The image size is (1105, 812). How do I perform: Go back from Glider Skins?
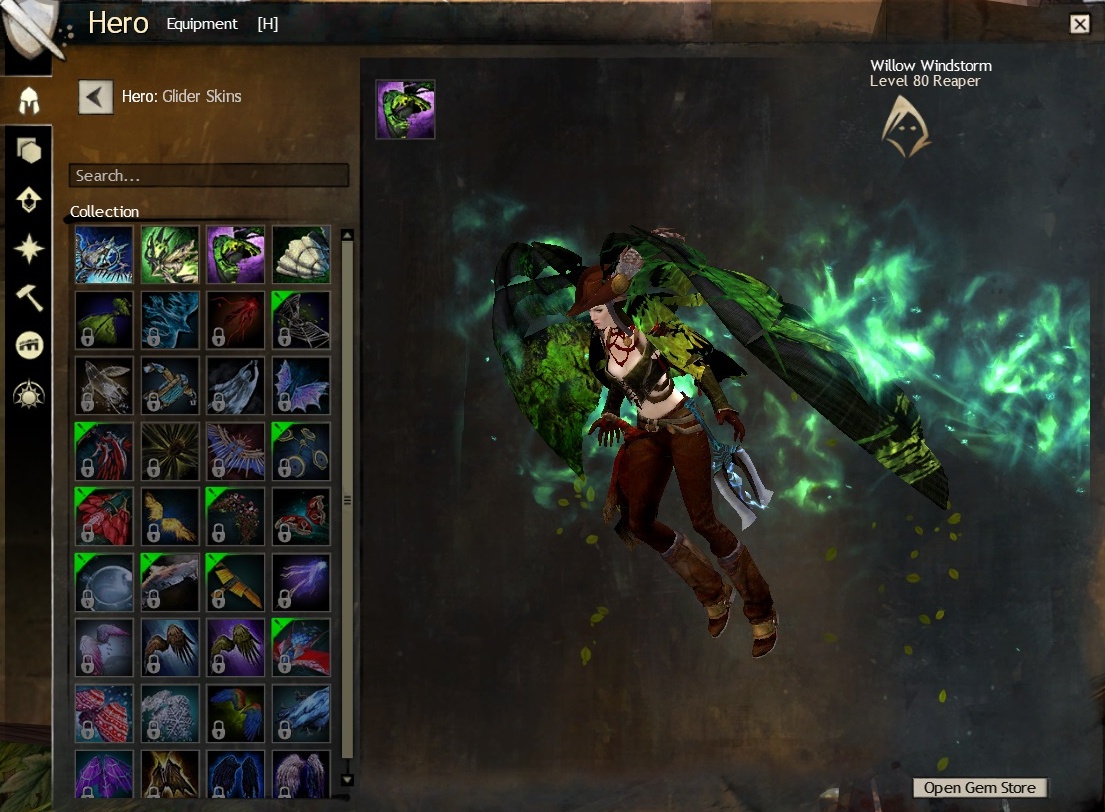coord(96,97)
